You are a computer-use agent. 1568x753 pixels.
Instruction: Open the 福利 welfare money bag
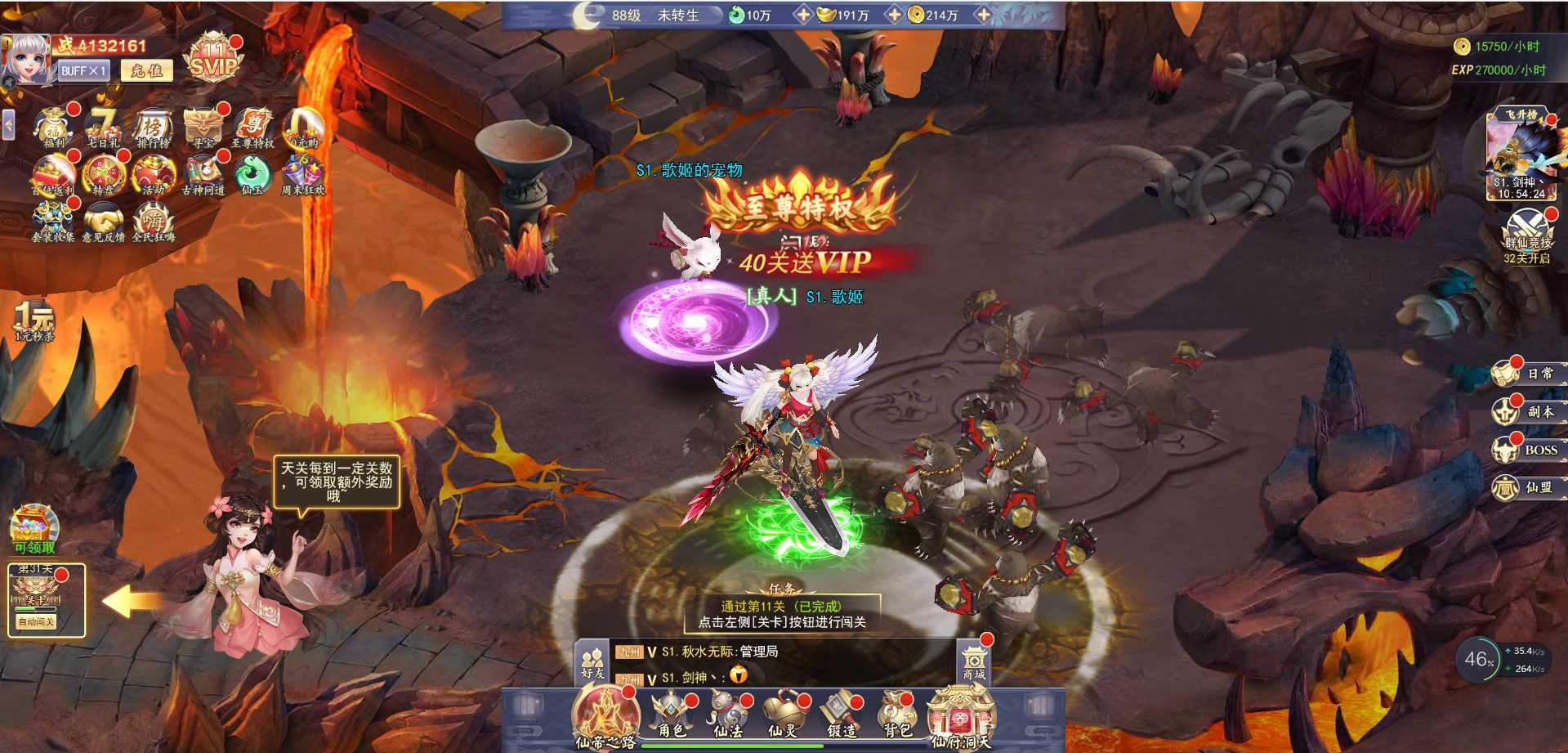click(x=55, y=128)
